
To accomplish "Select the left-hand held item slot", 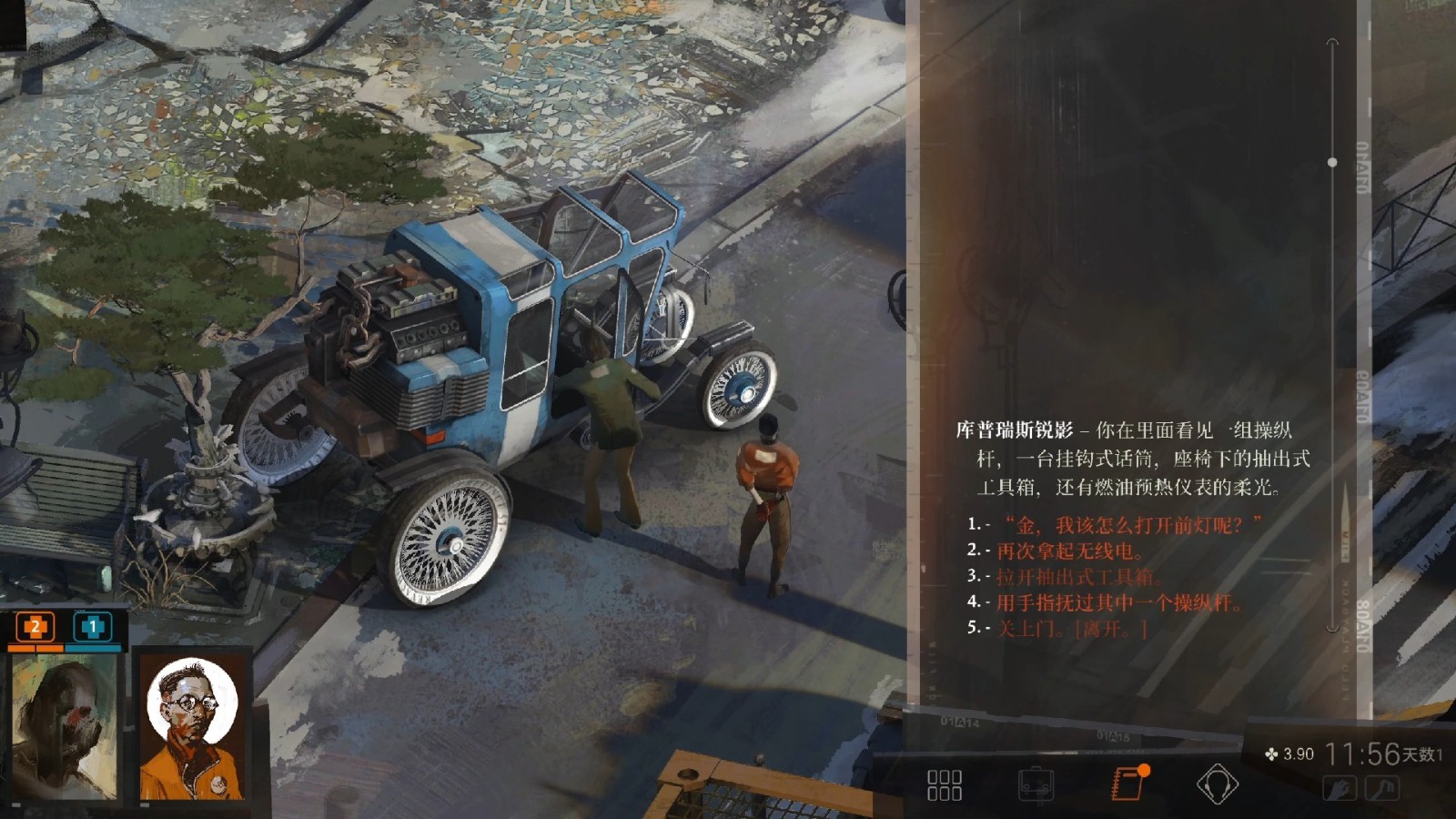I will (x=1340, y=788).
